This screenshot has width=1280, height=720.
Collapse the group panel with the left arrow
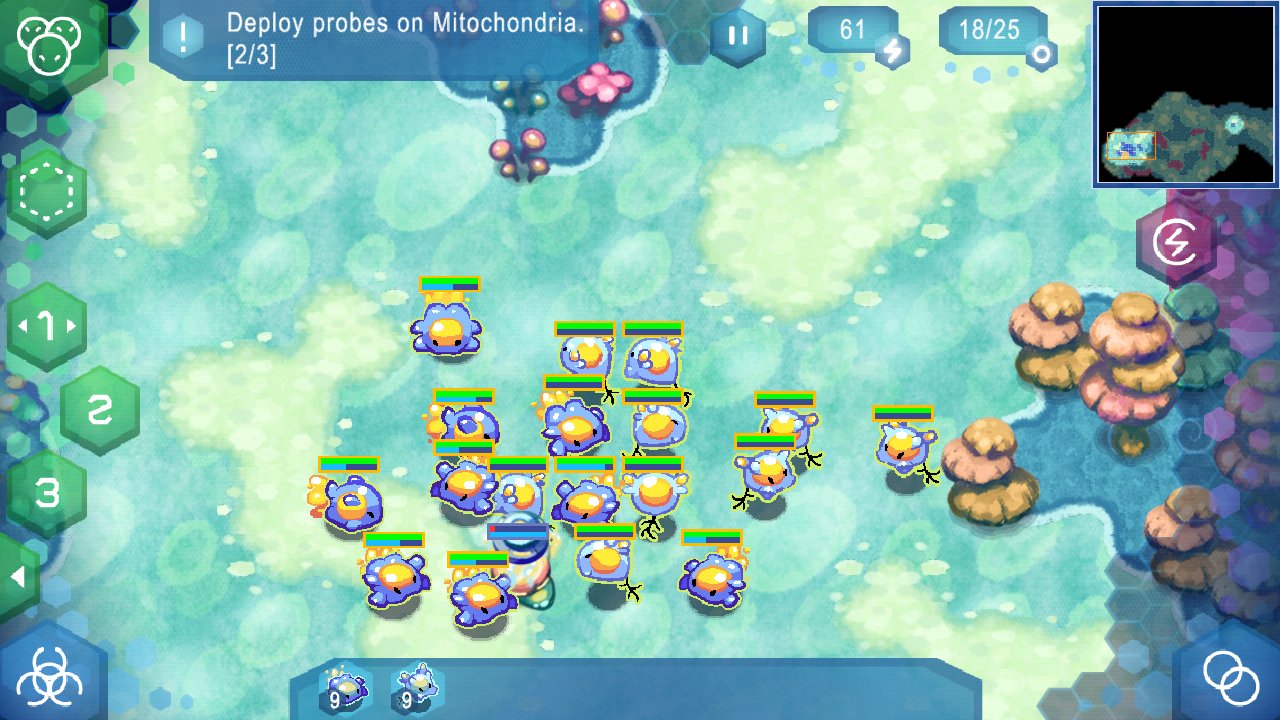pos(17,578)
